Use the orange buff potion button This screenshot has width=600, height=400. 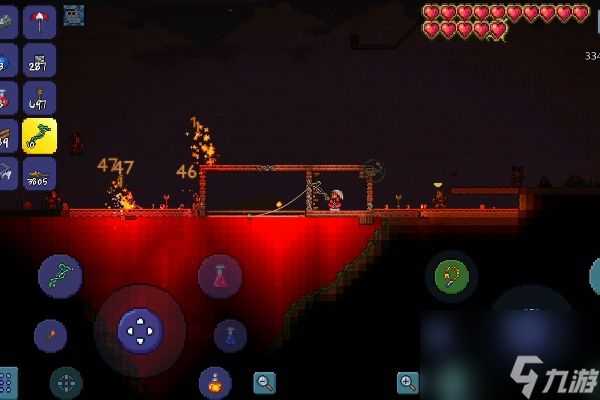pyautogui.click(x=214, y=382)
